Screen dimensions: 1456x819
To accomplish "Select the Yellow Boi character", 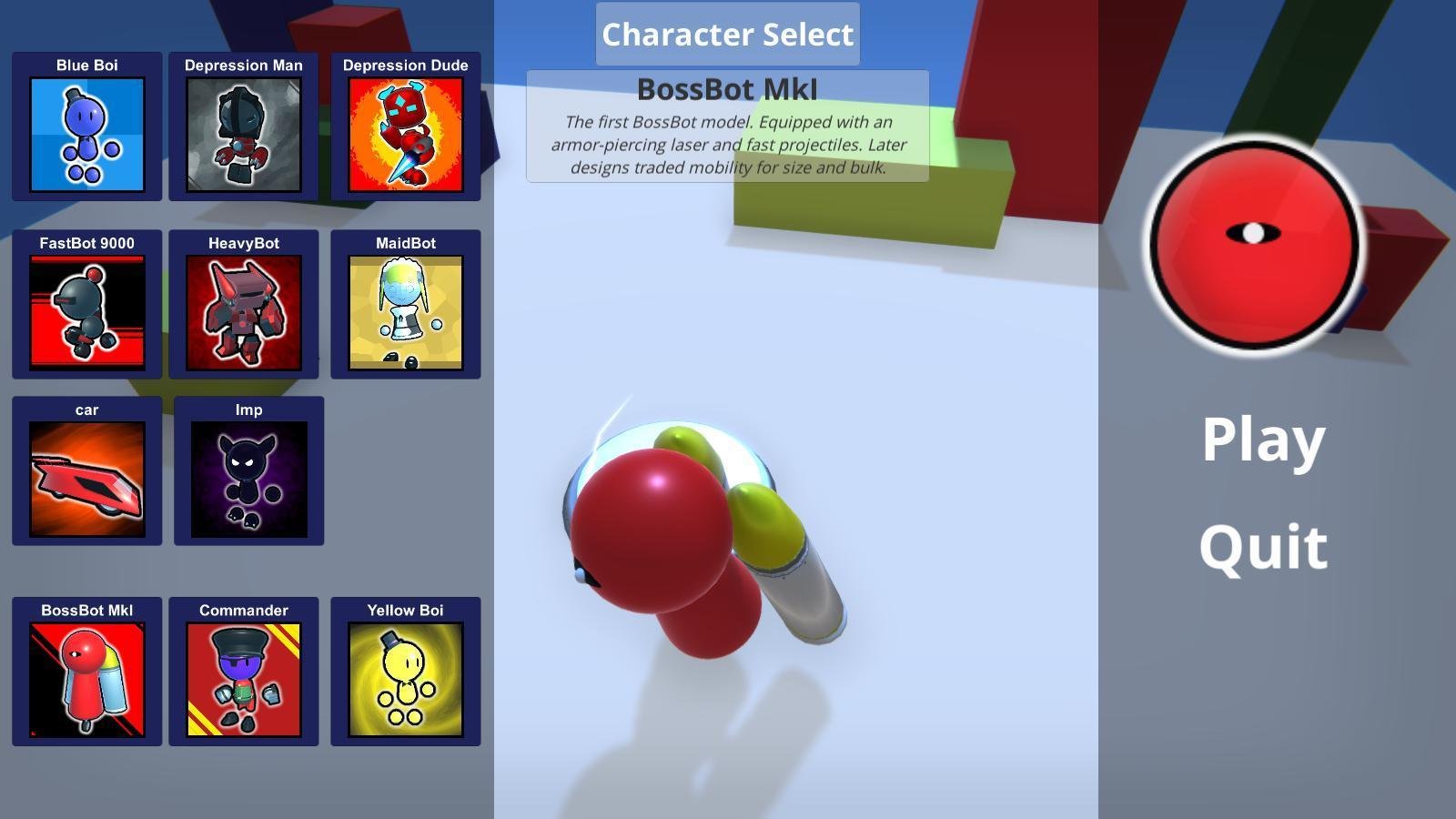I will tap(405, 678).
